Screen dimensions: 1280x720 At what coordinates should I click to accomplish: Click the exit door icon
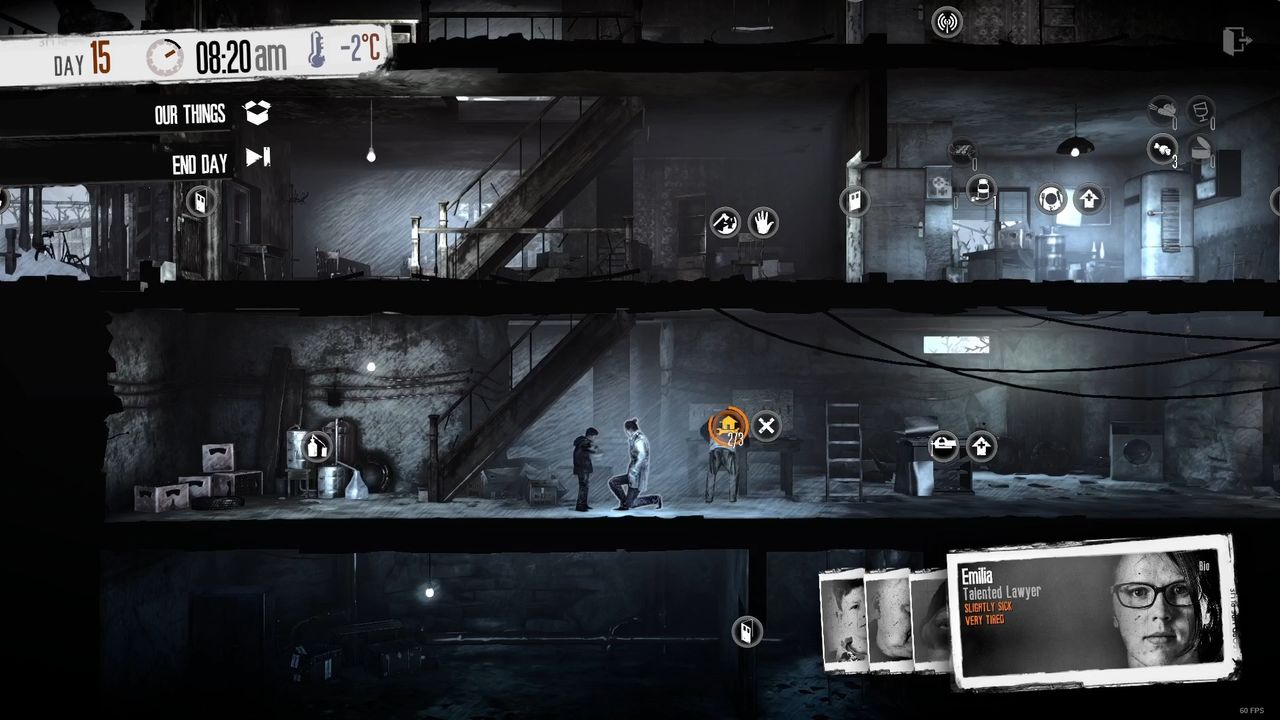(x=1236, y=41)
